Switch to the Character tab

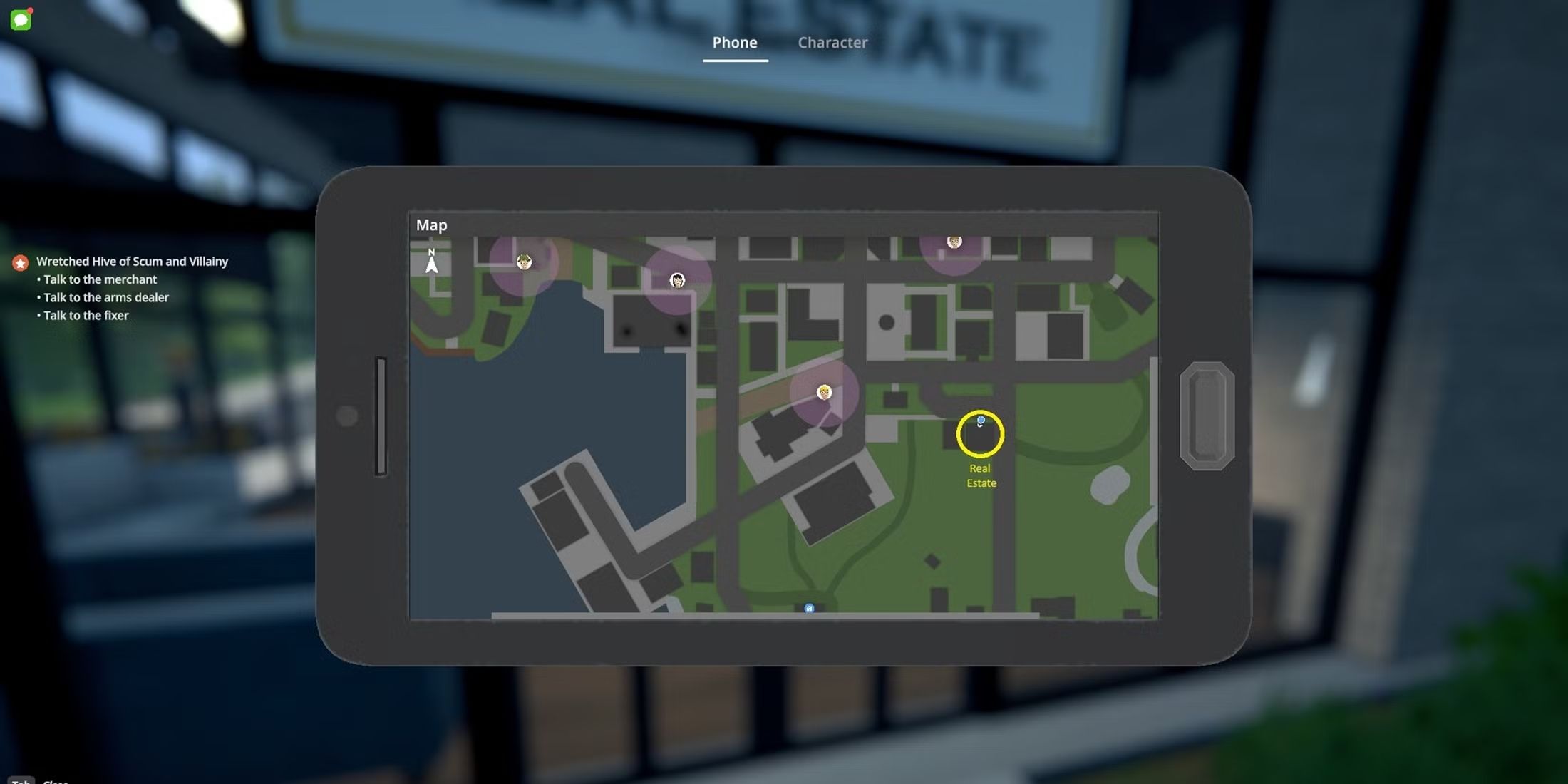tap(832, 43)
